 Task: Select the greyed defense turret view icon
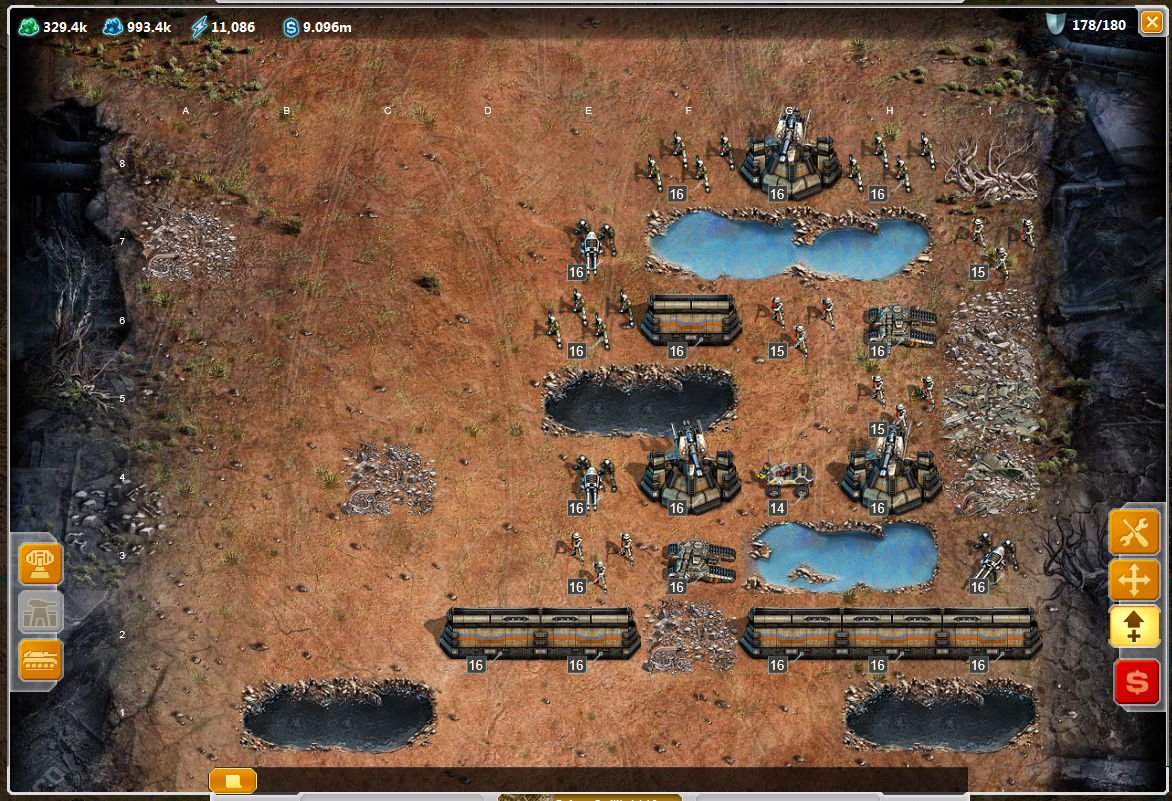point(41,612)
